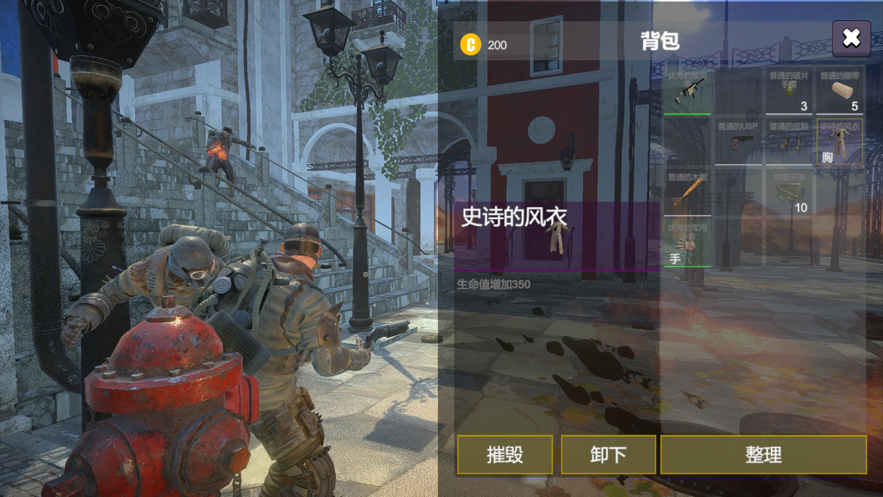Click the 摧毁 (destroy) button
The width and height of the screenshot is (883, 497).
[x=505, y=455]
